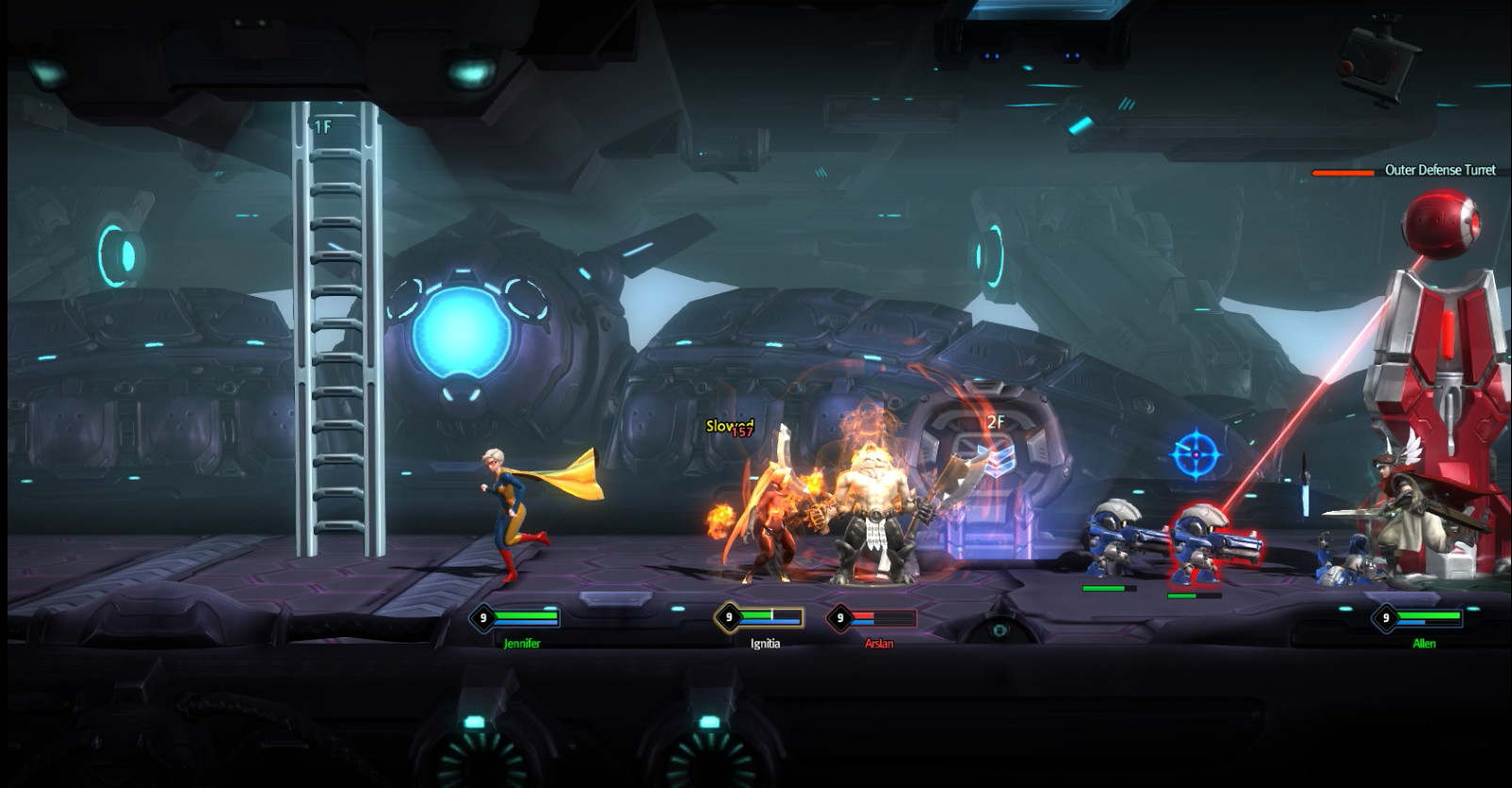
Task: Click Arslan's level 9 diamond badge
Action: point(839,619)
